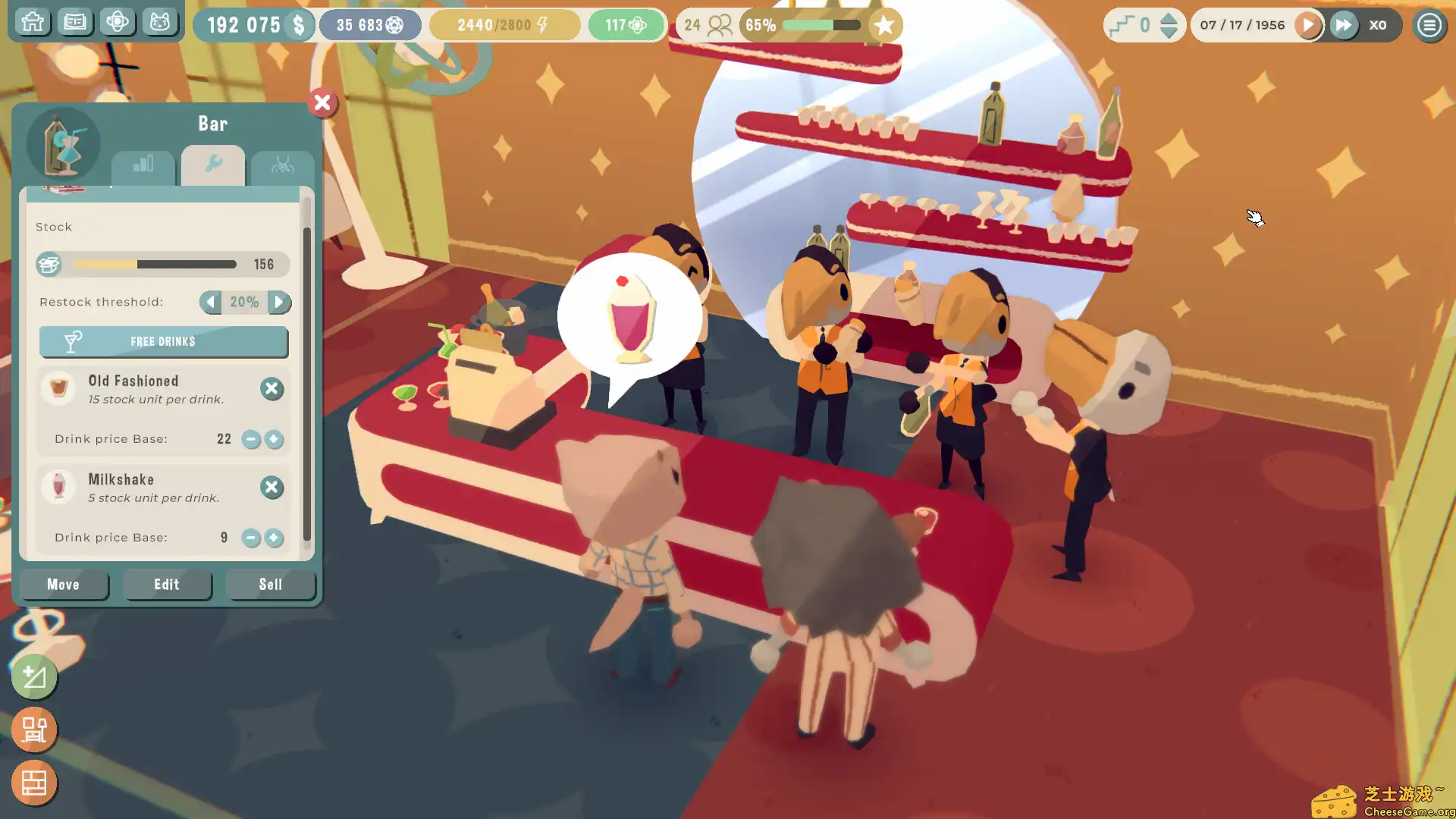Image resolution: width=1456 pixels, height=819 pixels.
Task: Click the star rating icon near 65% bar
Action: pos(884,25)
